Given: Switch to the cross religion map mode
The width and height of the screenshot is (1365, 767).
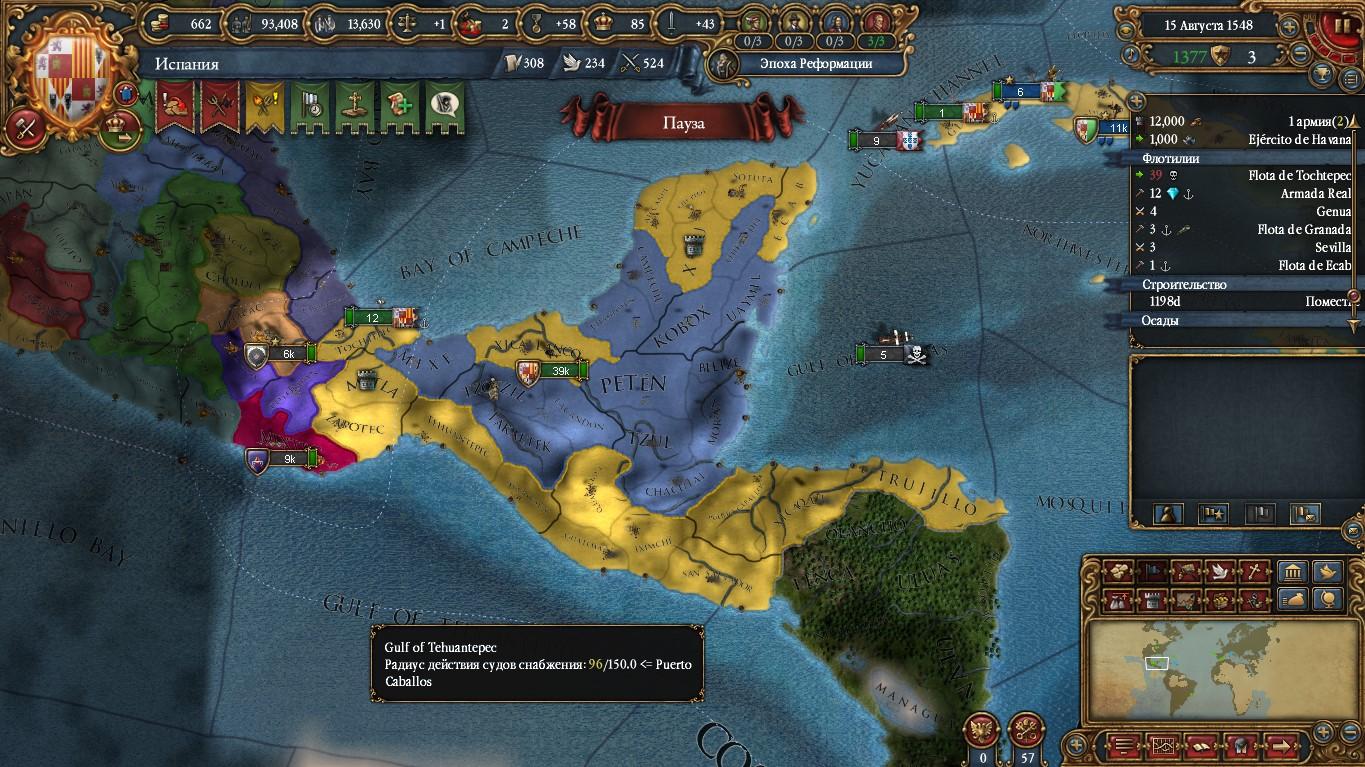Looking at the screenshot, I should 1252,572.
